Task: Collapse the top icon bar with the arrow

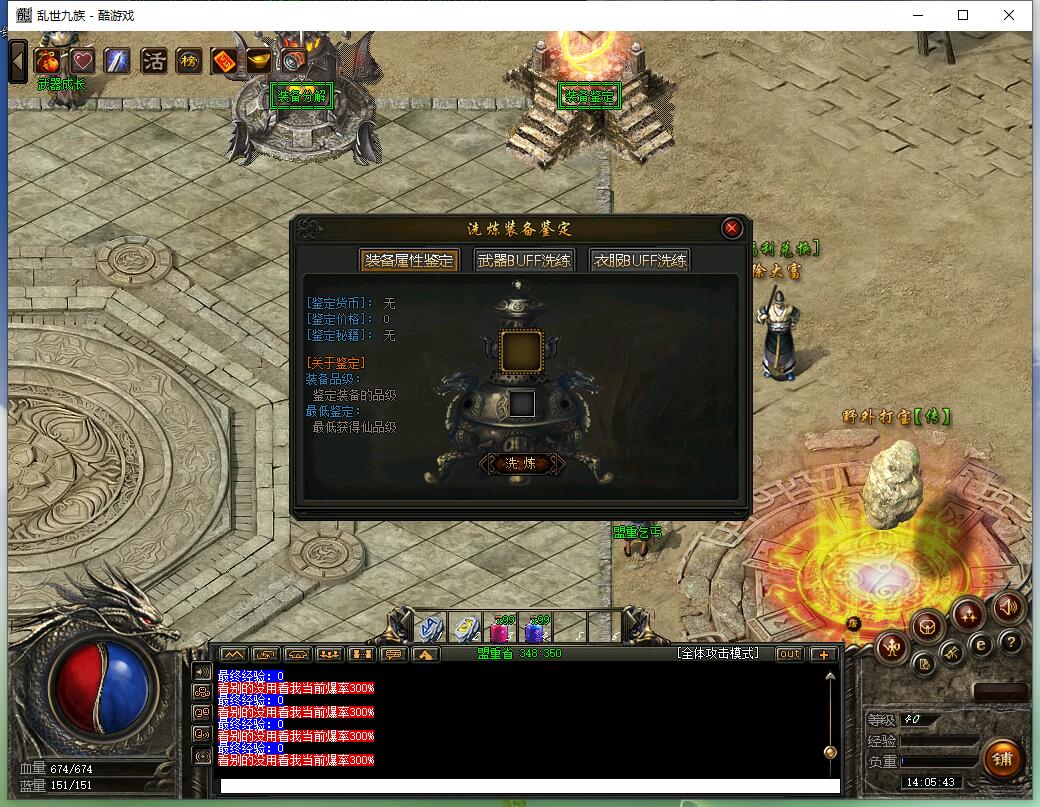Action: click(x=18, y=61)
